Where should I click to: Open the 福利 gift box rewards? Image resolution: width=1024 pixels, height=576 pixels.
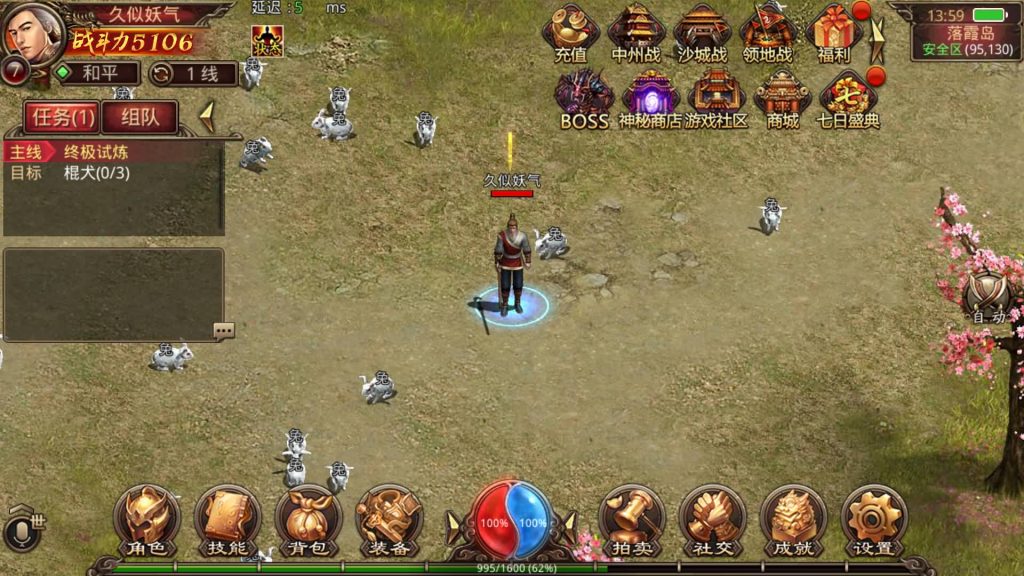[x=833, y=33]
